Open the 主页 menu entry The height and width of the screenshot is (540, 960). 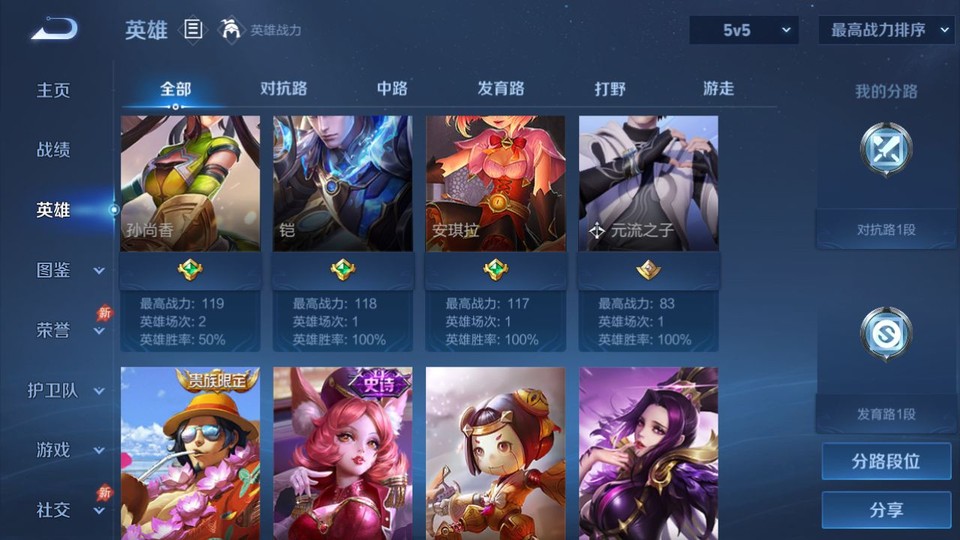click(54, 90)
